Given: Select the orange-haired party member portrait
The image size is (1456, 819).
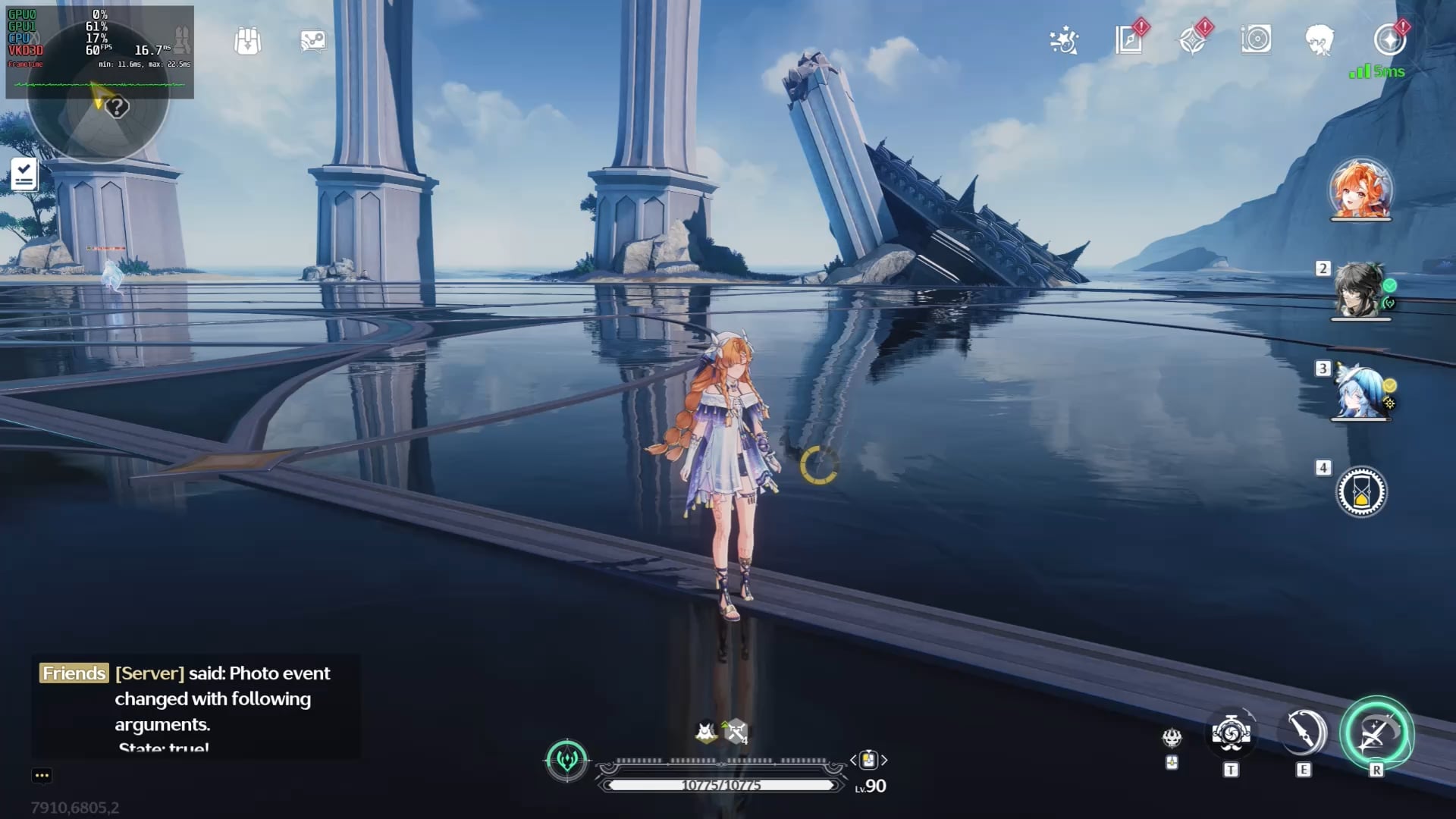Looking at the screenshot, I should [x=1361, y=189].
